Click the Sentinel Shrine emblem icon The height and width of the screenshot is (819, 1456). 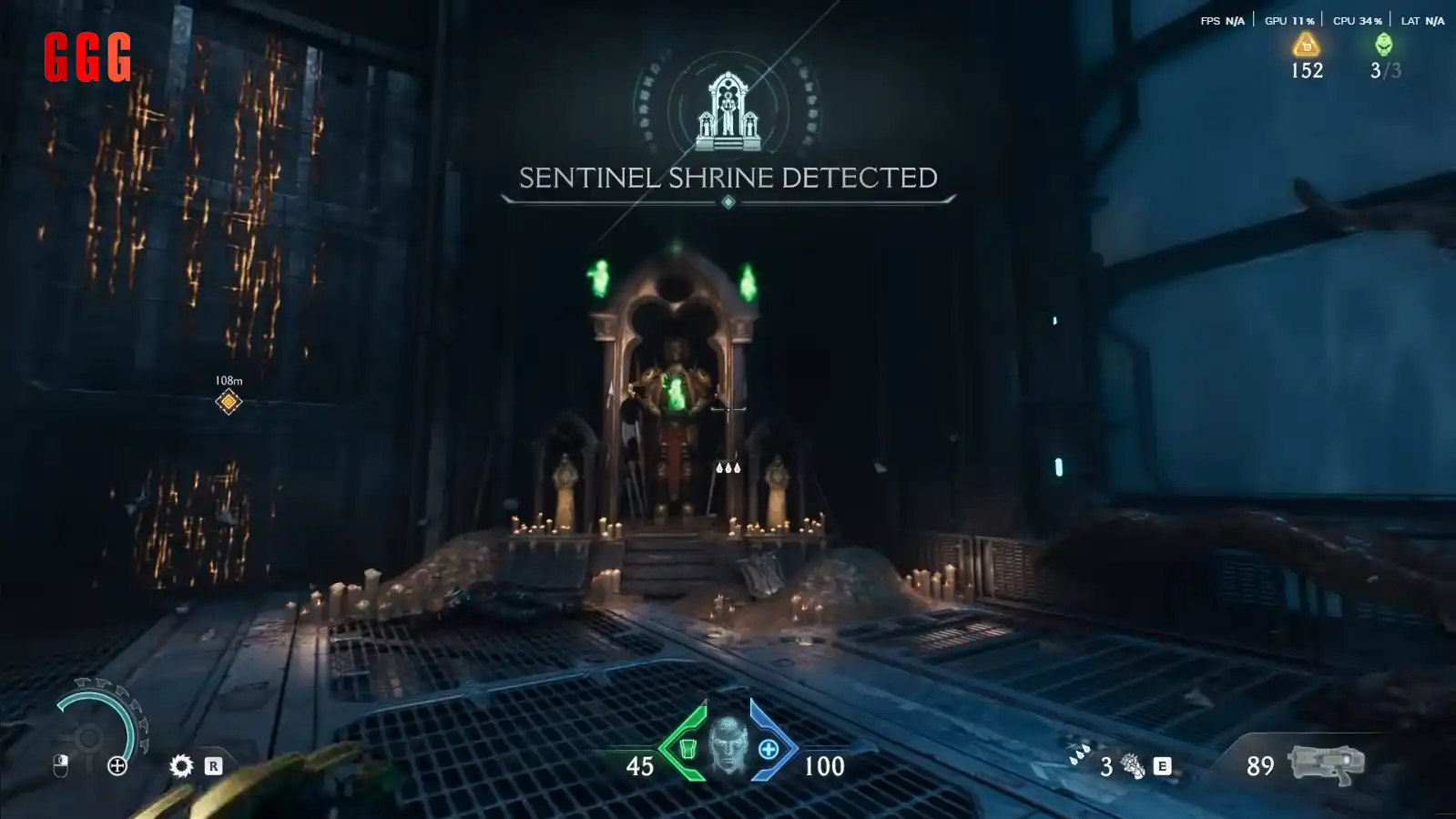pos(728,112)
